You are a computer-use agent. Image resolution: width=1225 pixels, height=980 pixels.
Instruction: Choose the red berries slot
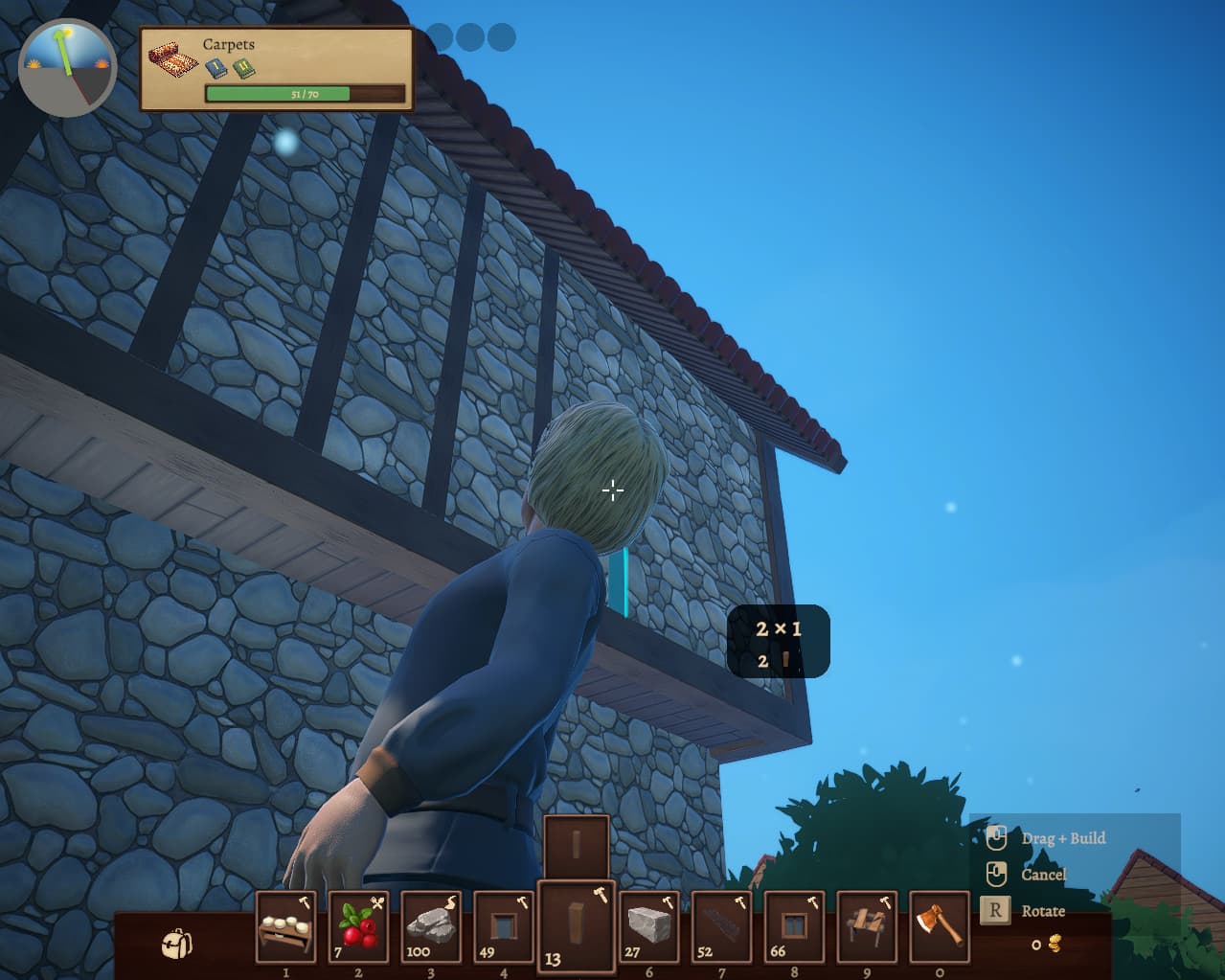coord(358,926)
